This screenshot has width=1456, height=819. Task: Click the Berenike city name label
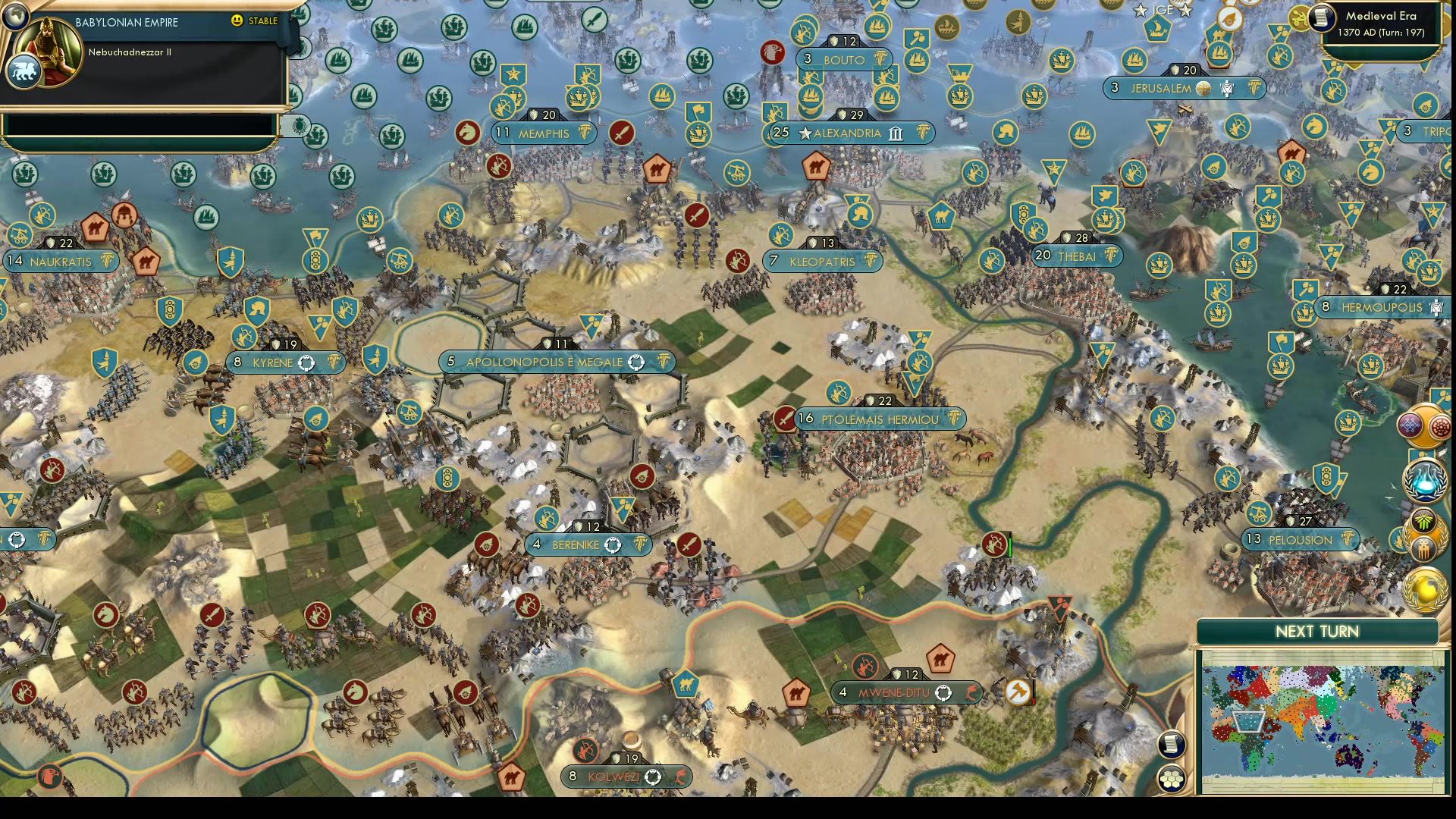click(577, 544)
